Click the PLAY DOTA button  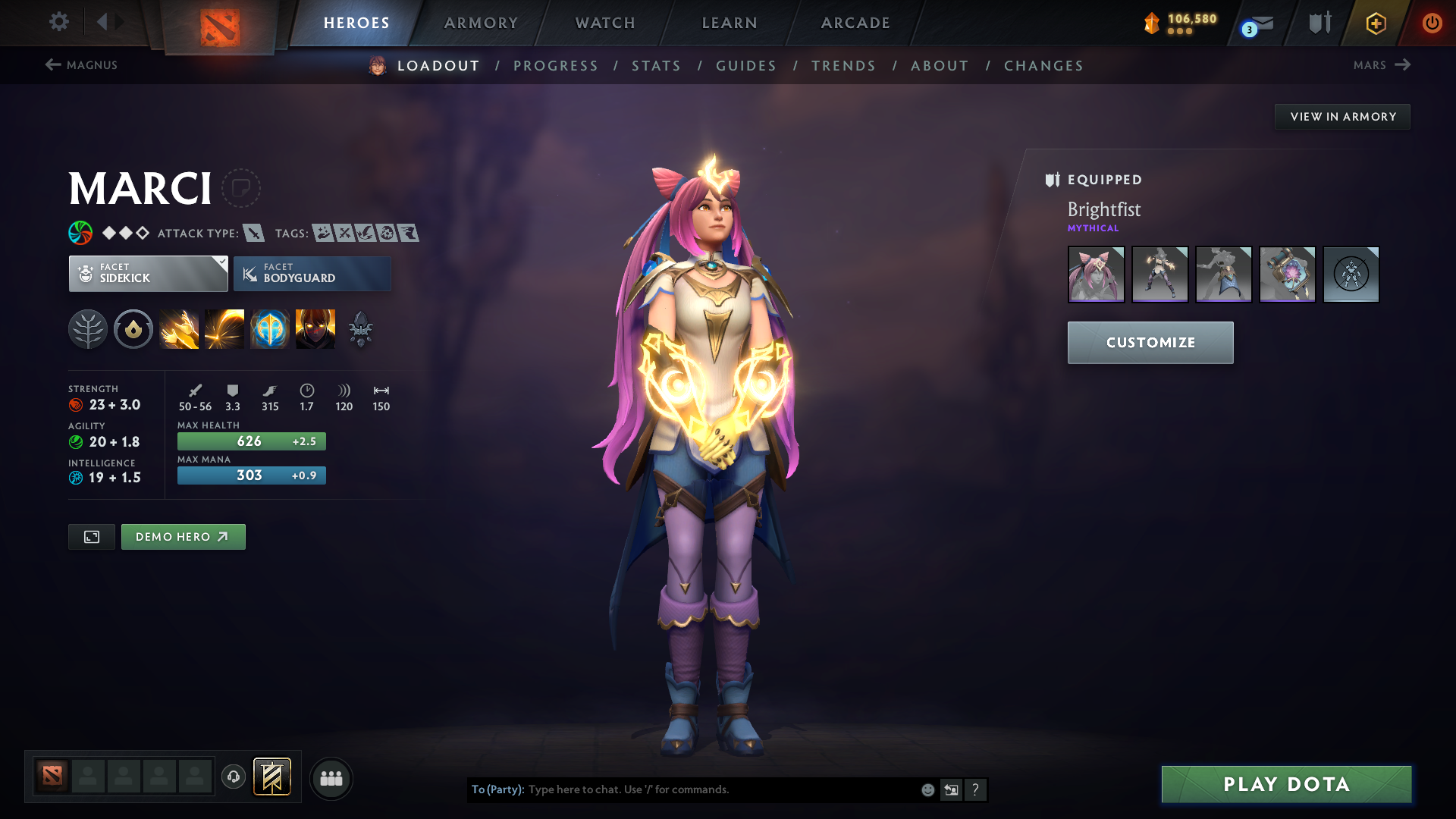pyautogui.click(x=1285, y=785)
